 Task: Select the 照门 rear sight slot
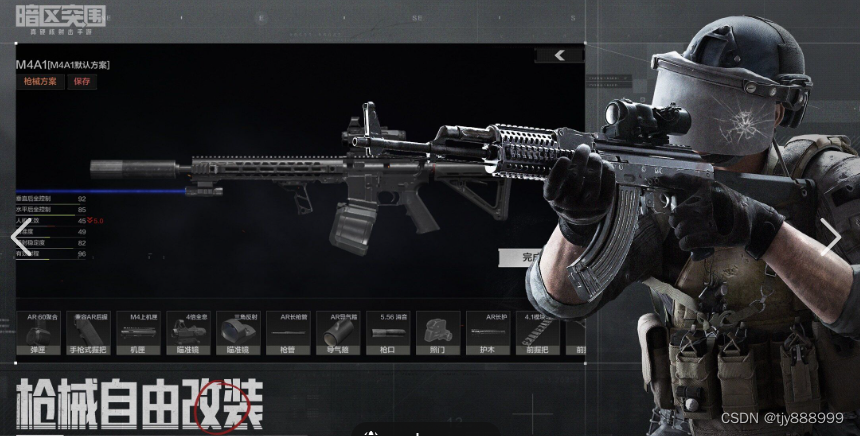(438, 334)
